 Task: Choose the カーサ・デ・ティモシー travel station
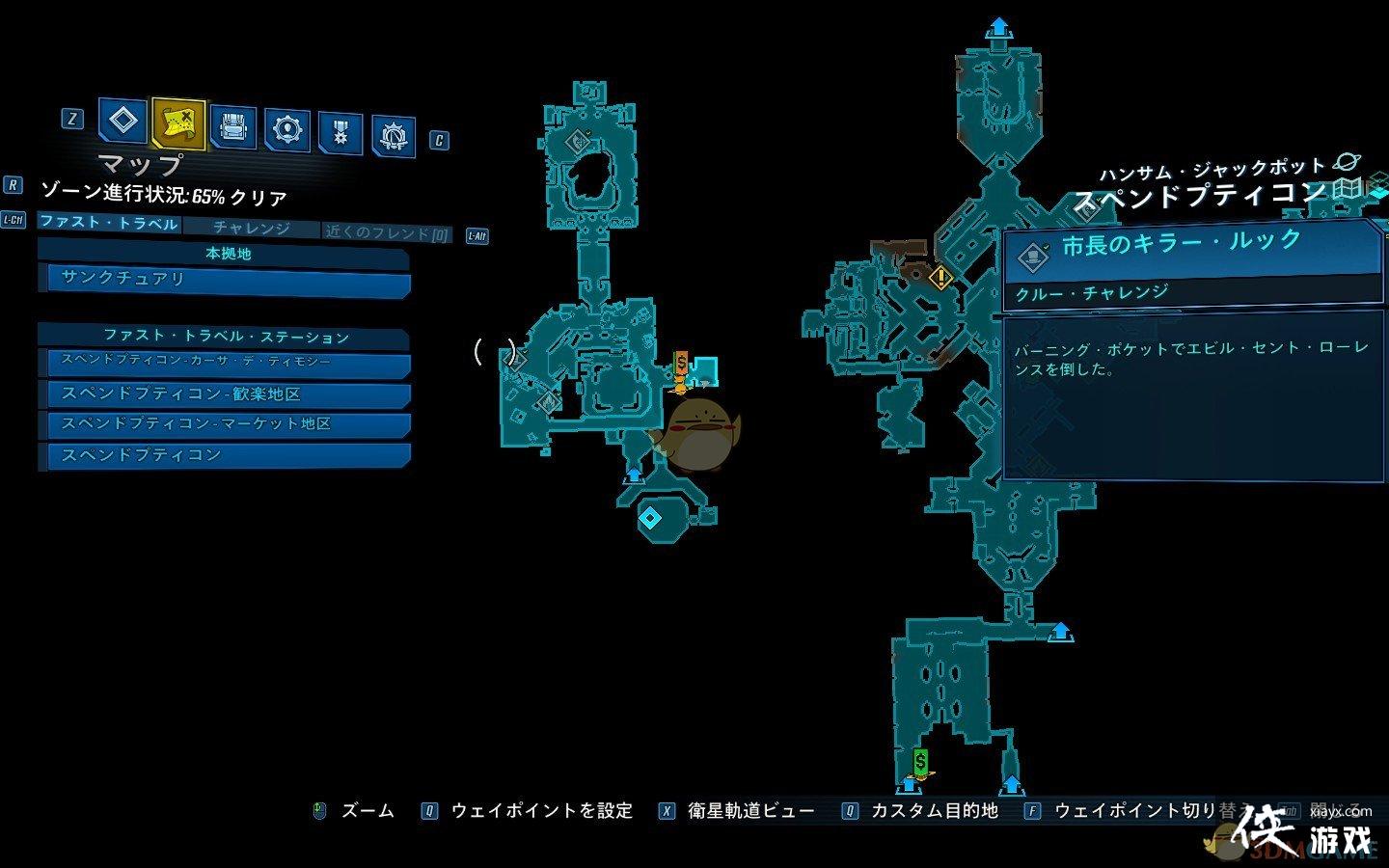pyautogui.click(x=224, y=363)
